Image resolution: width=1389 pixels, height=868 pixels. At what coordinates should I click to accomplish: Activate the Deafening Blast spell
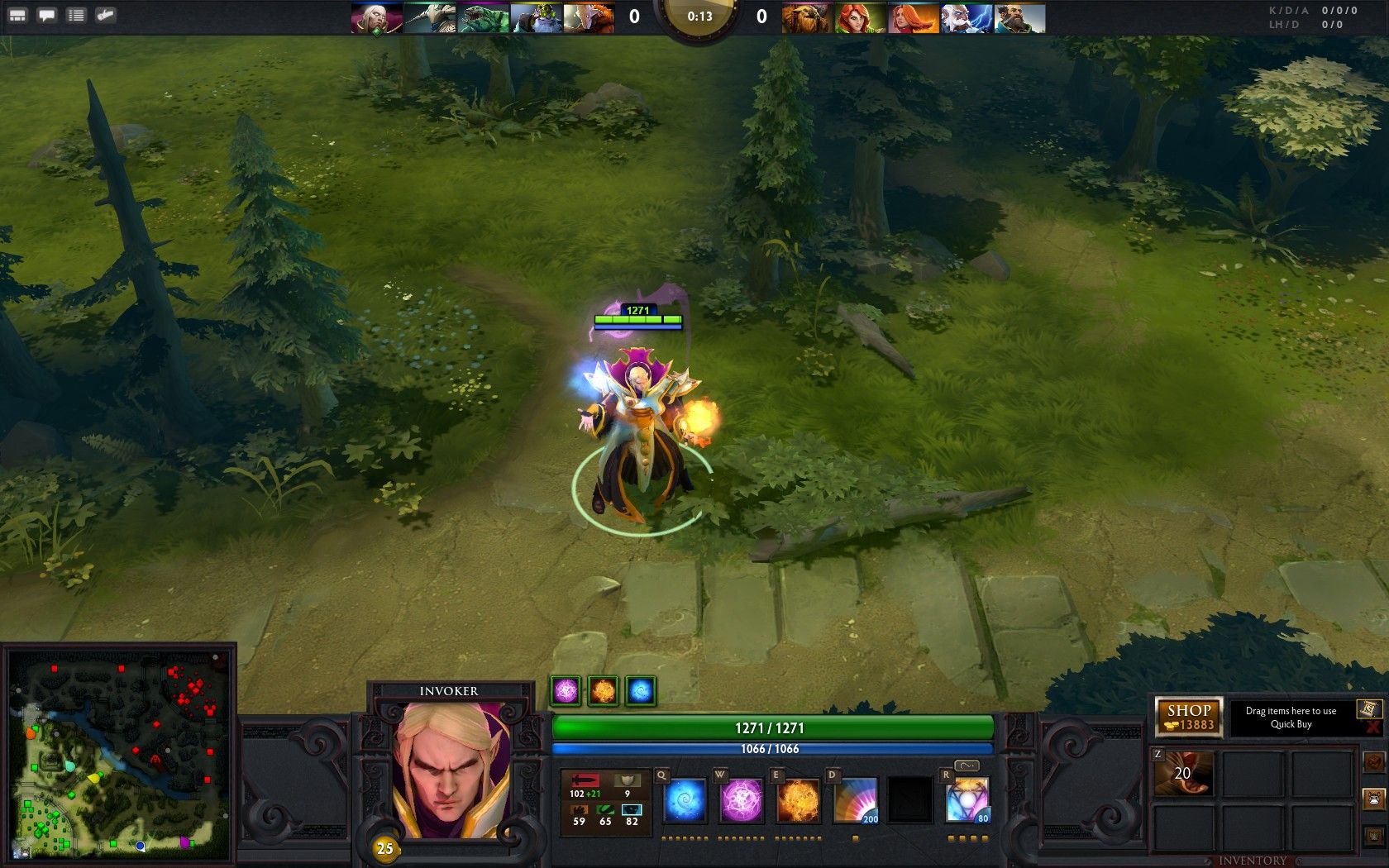point(856,801)
